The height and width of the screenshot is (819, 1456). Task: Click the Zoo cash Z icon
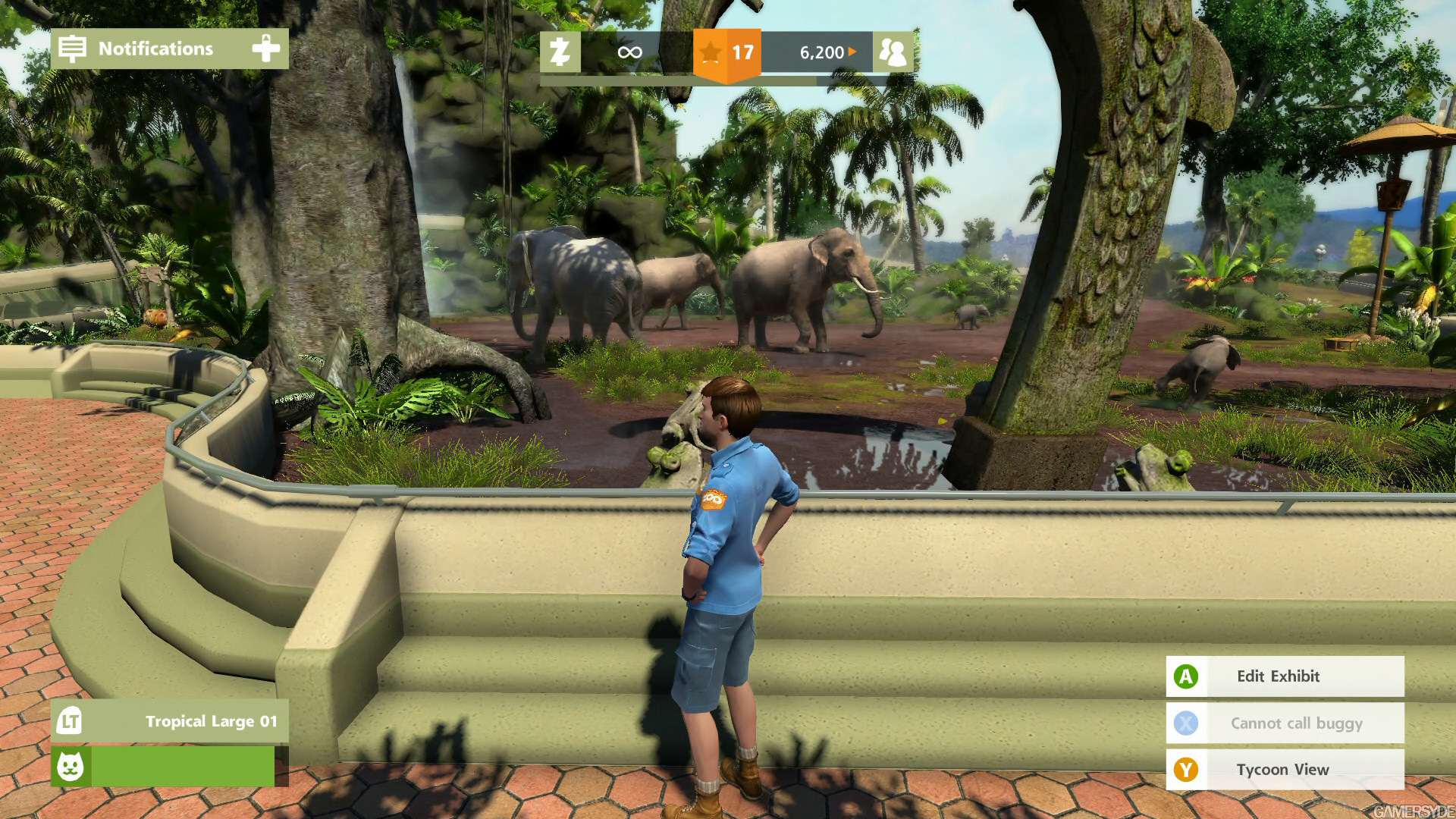[560, 52]
